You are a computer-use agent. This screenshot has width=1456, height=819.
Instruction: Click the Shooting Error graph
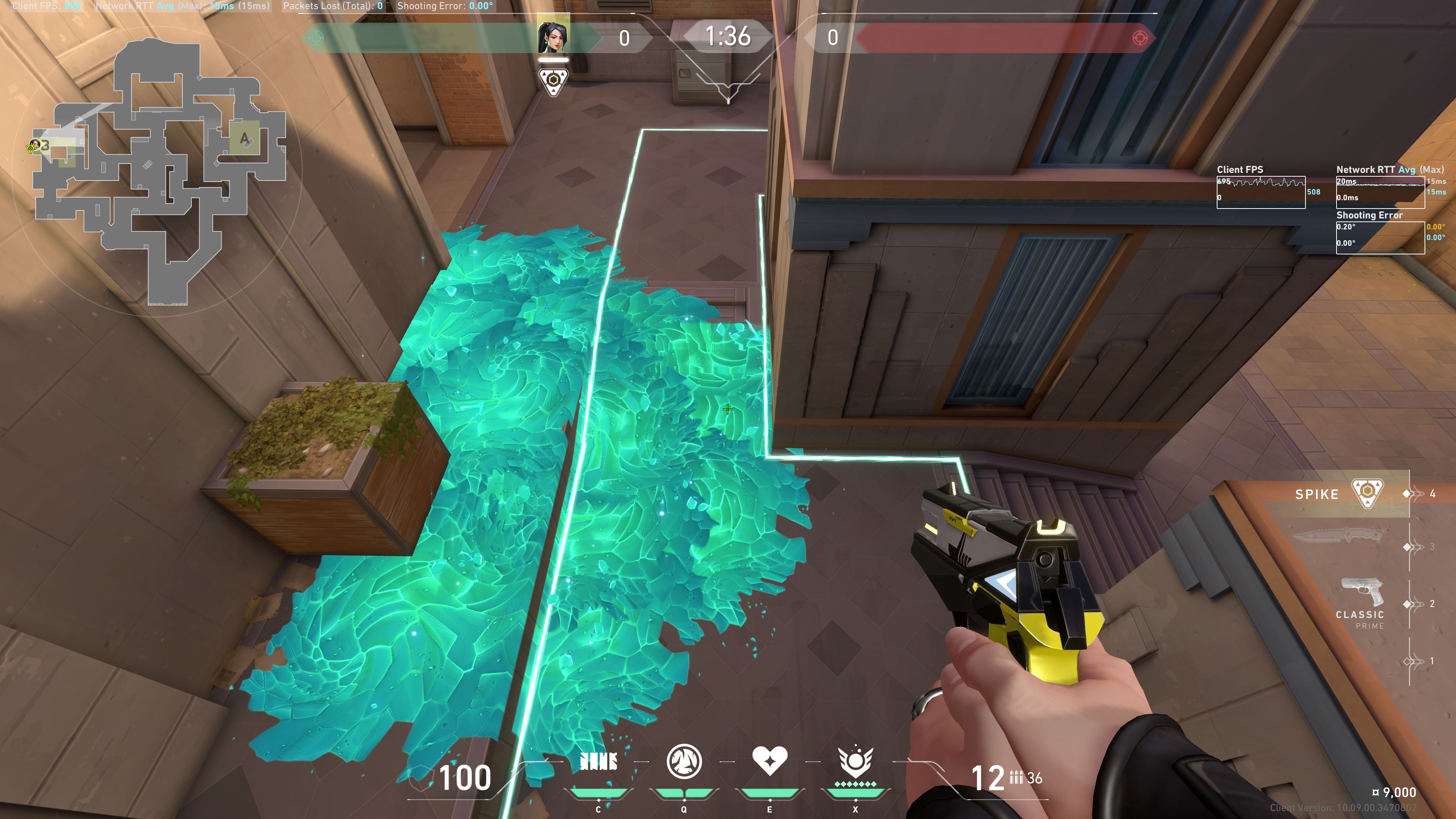click(x=1380, y=237)
